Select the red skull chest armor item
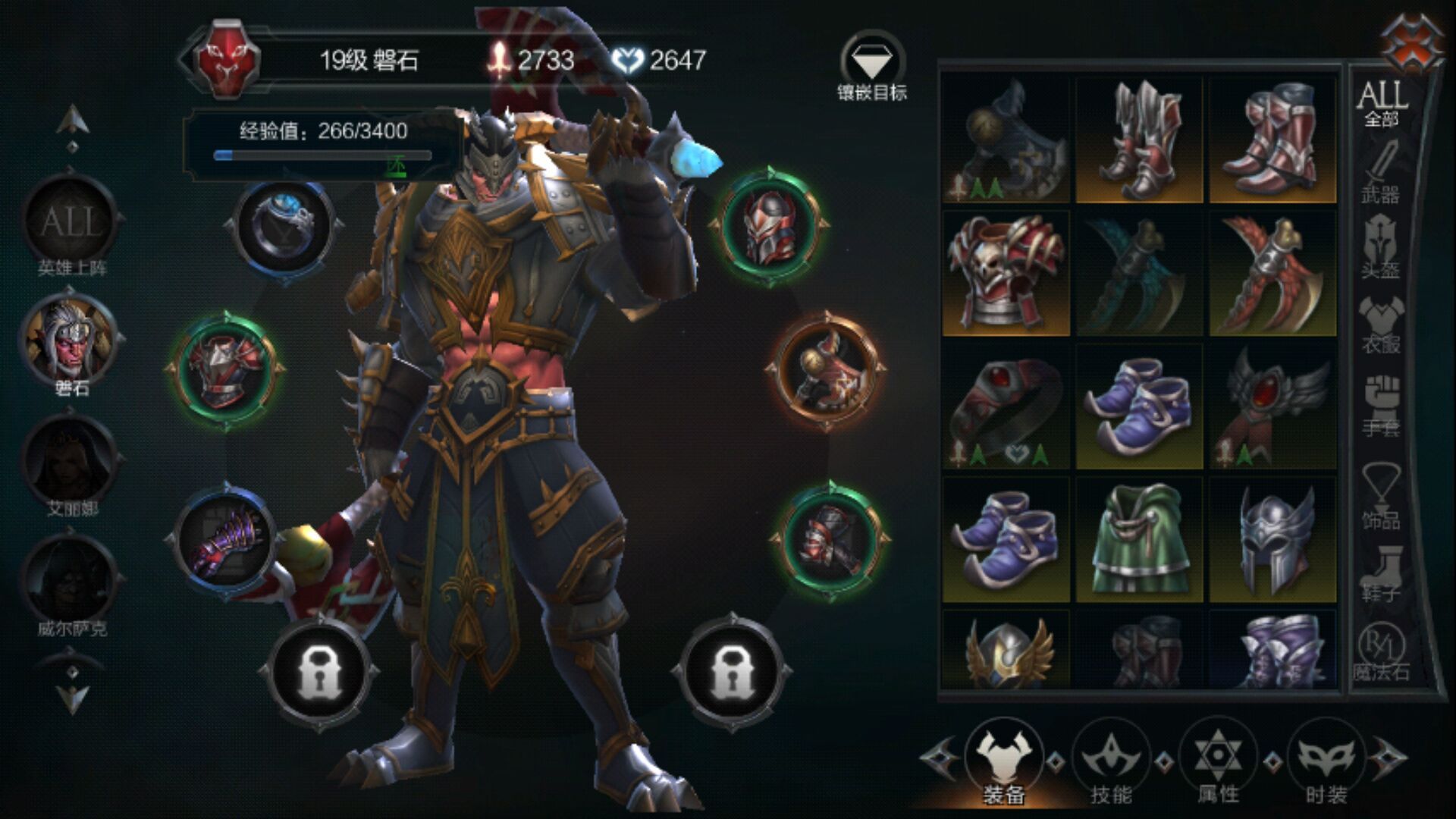 click(x=1006, y=273)
